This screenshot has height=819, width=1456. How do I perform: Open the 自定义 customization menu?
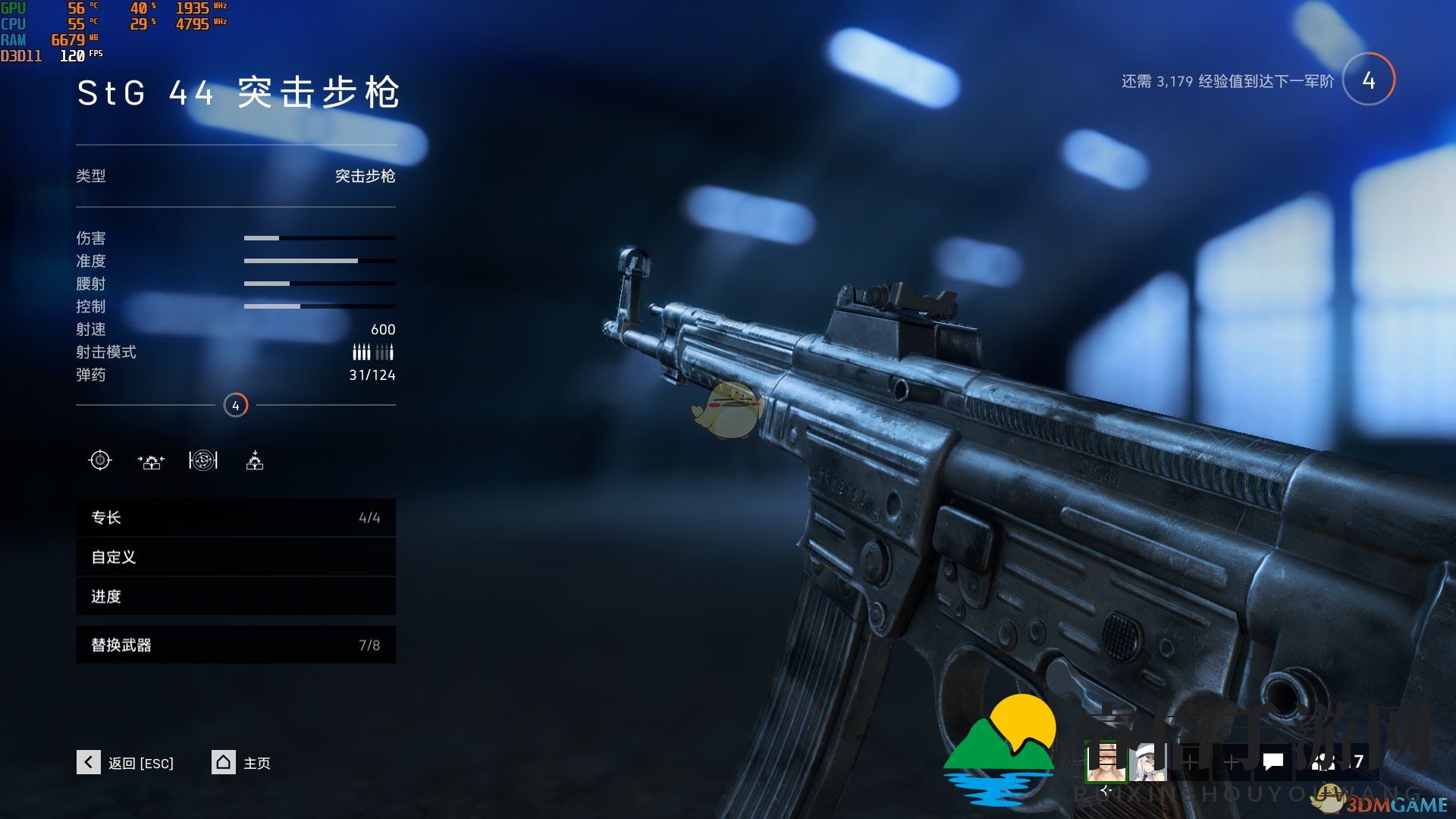point(235,557)
